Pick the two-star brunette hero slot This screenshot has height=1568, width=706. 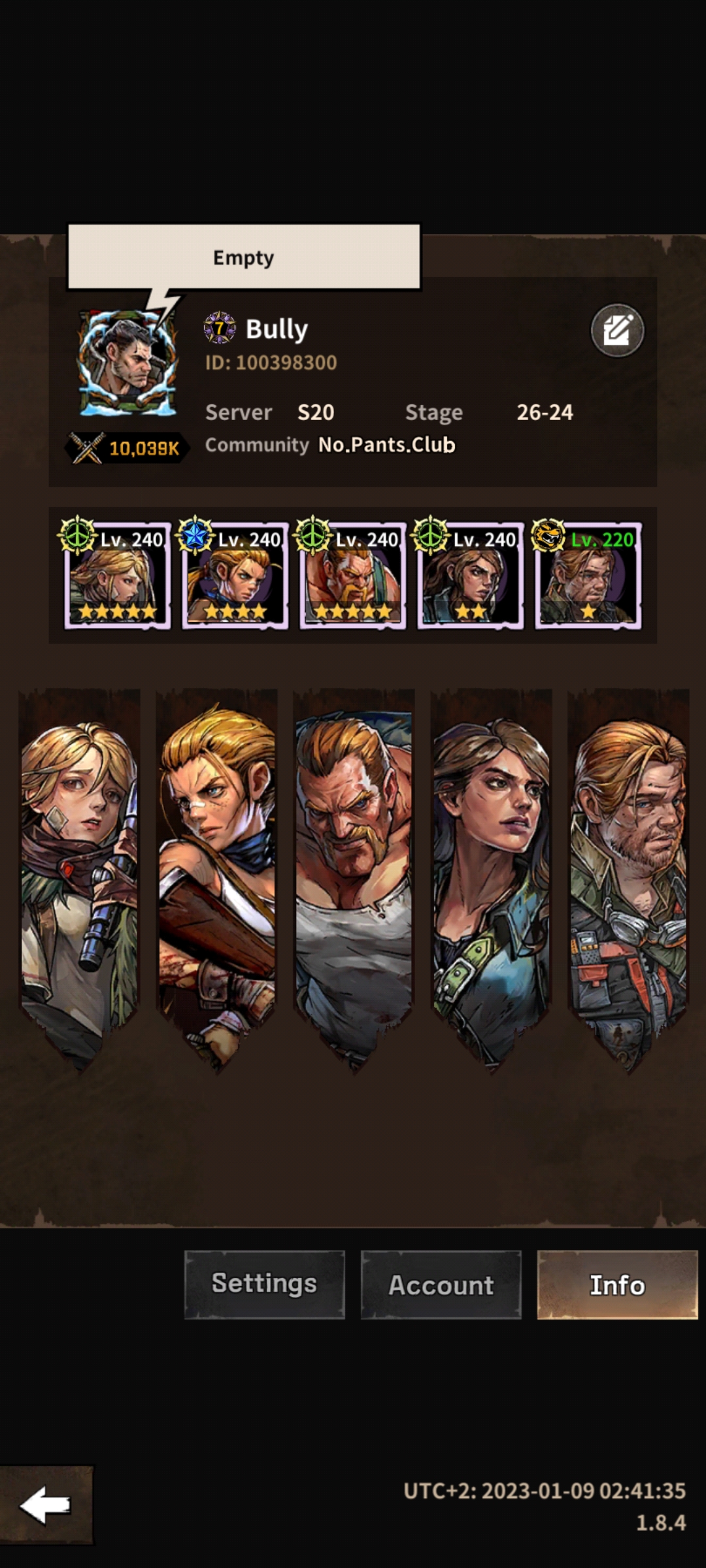point(471,576)
